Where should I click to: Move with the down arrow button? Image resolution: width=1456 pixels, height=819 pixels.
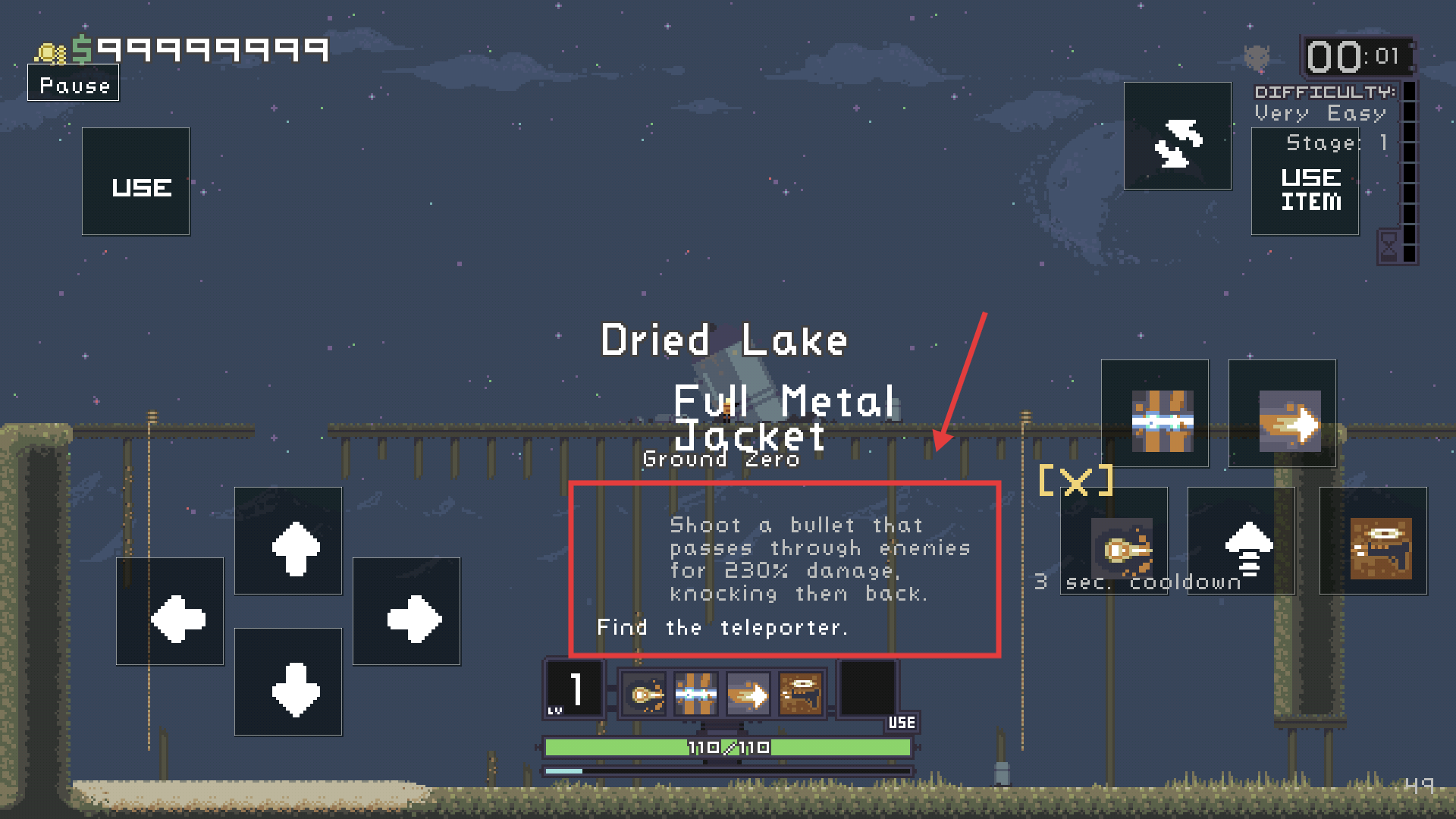tap(288, 682)
